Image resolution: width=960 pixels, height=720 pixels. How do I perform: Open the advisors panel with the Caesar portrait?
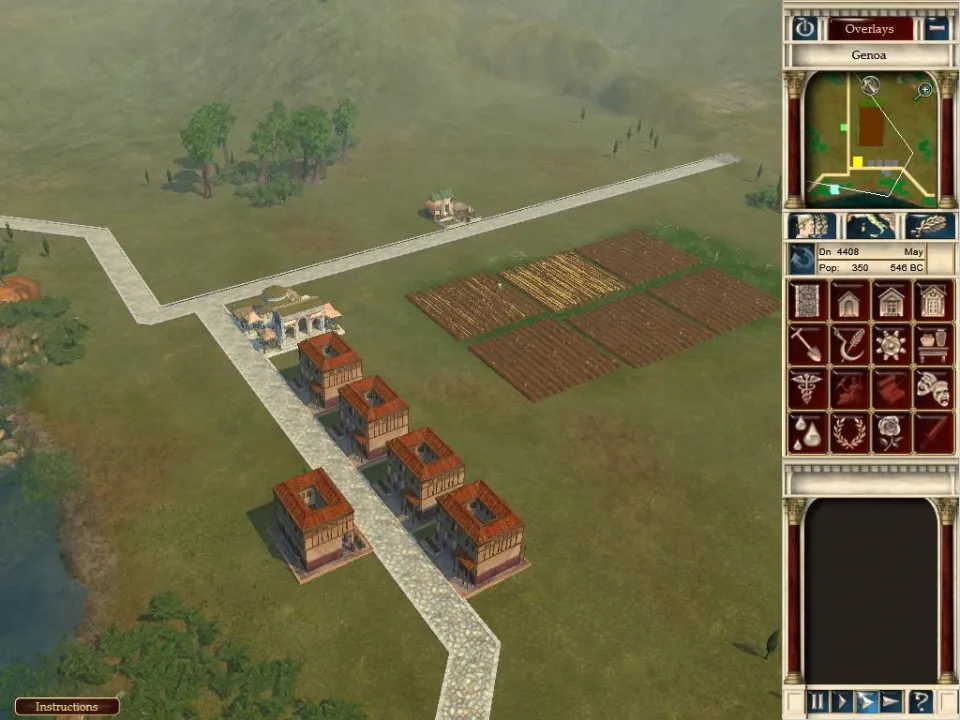811,226
